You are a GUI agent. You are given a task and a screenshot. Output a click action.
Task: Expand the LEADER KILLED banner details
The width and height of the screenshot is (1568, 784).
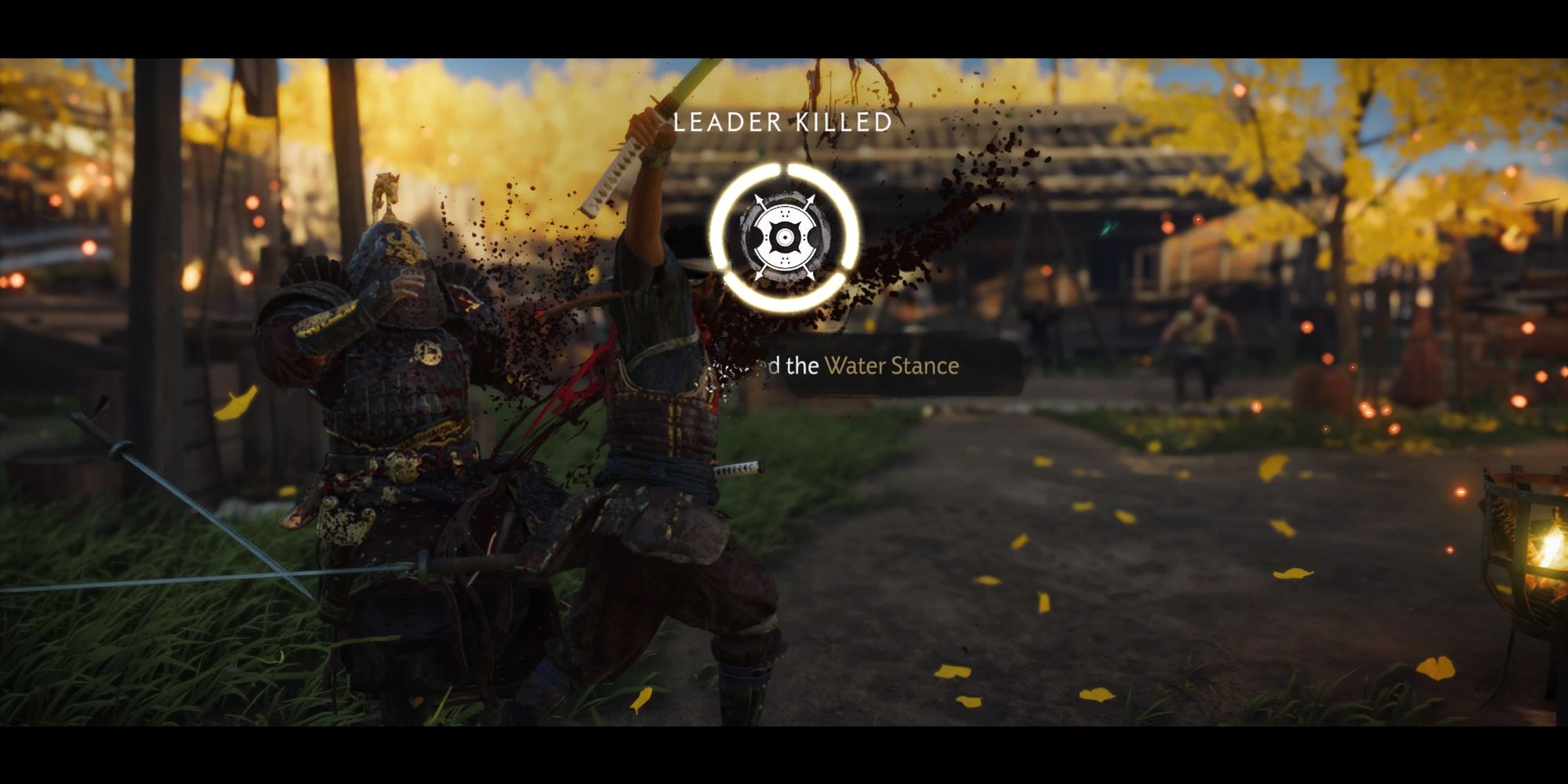coord(784,122)
